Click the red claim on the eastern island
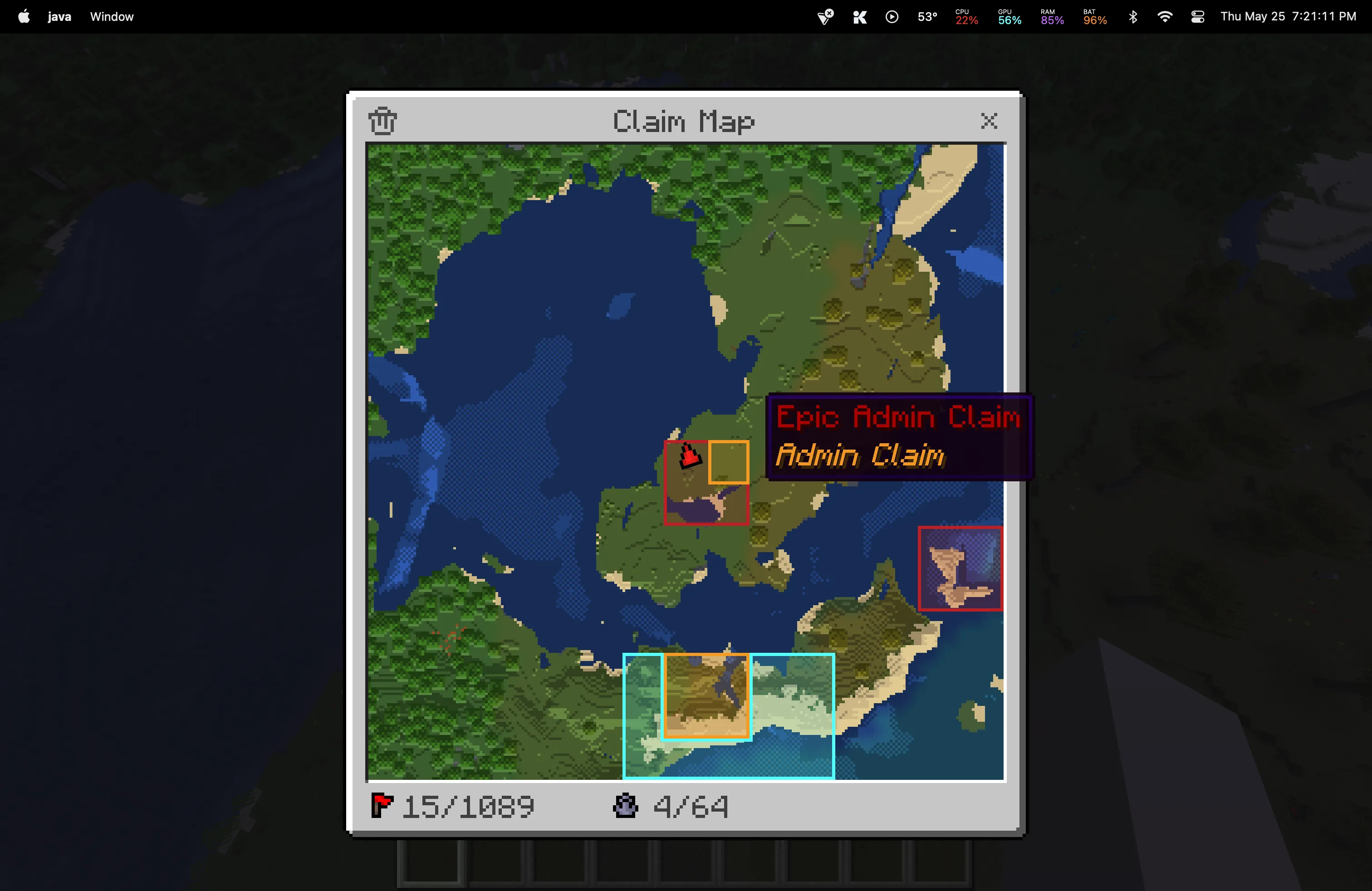1372x891 pixels. coord(959,569)
